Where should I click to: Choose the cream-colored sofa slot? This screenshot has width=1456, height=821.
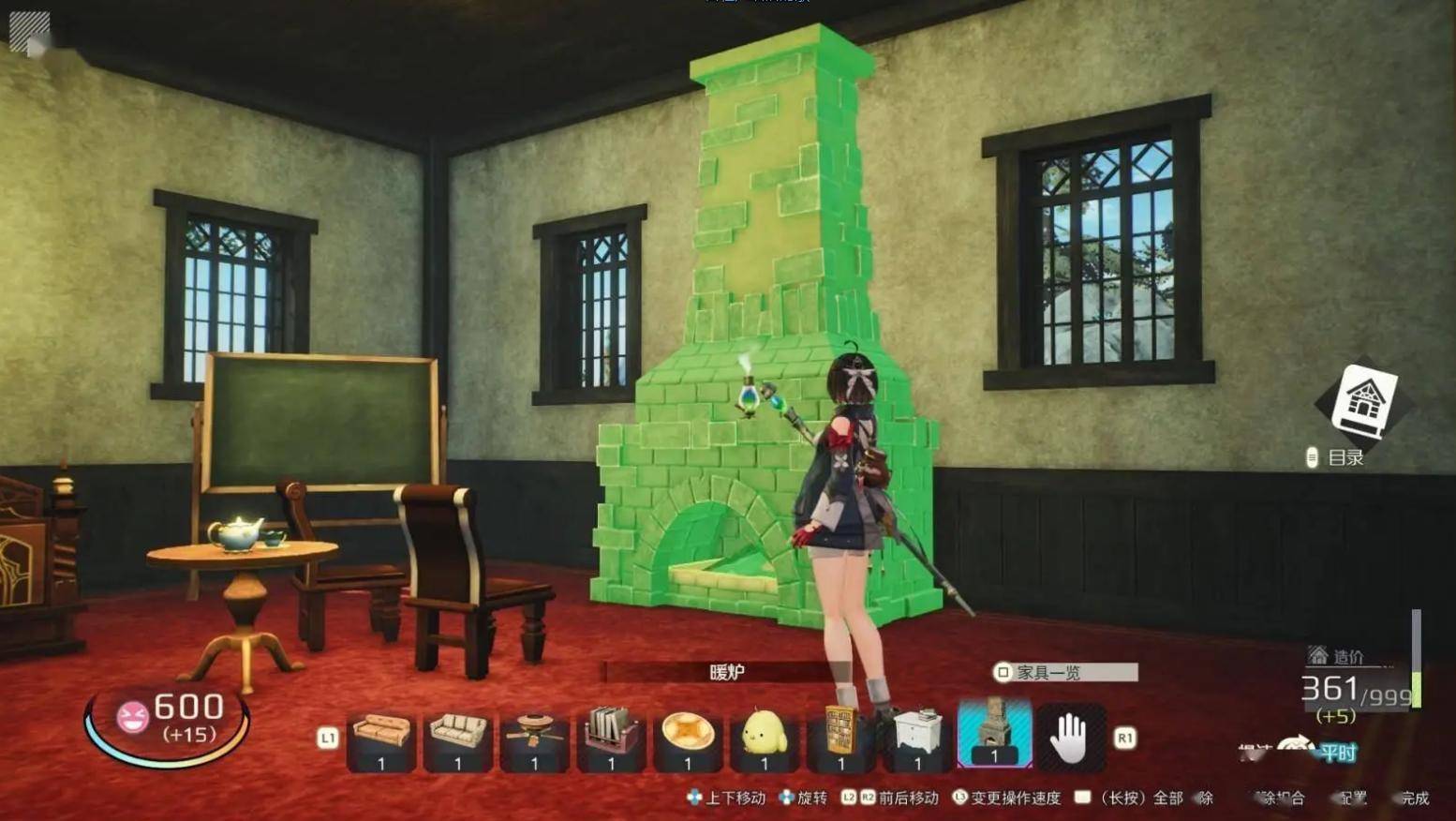pos(458,738)
